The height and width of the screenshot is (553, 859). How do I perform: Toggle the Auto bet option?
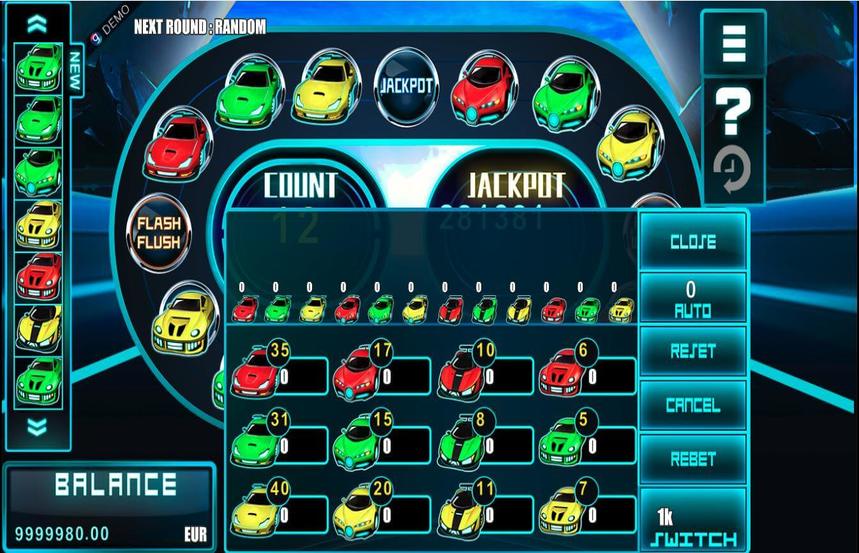[x=692, y=299]
